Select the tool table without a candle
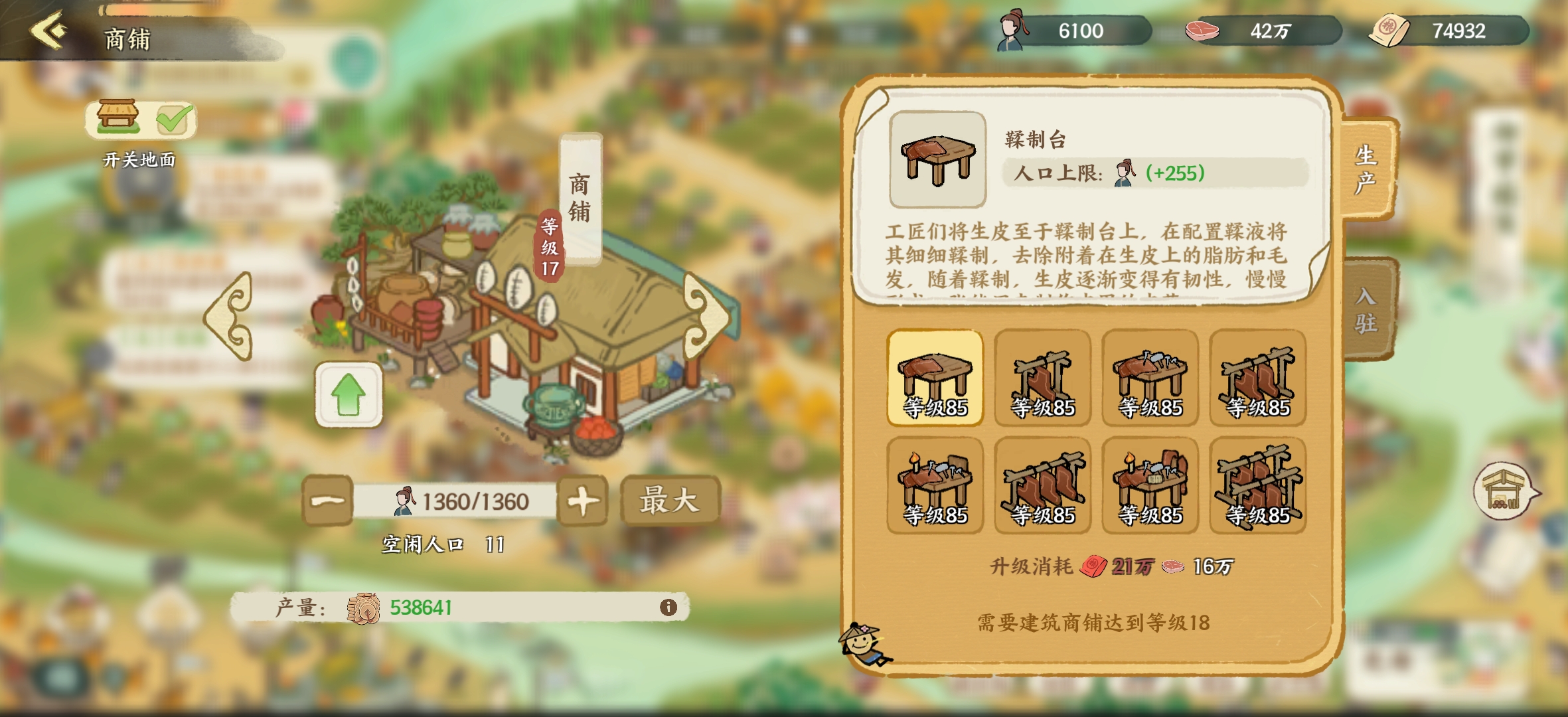This screenshot has width=1568, height=717. (x=1150, y=378)
